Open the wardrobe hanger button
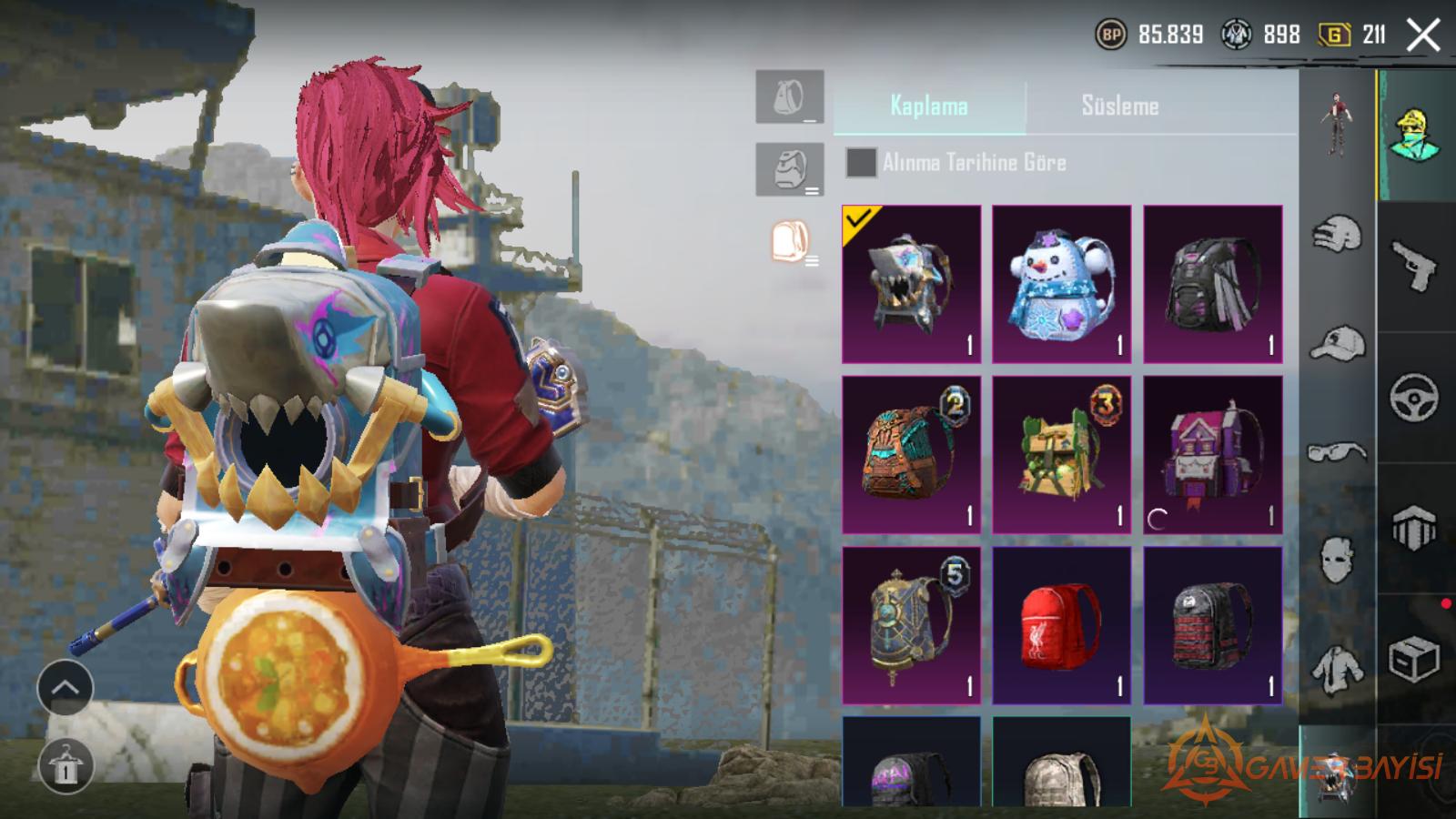Image resolution: width=1456 pixels, height=819 pixels. tap(65, 765)
